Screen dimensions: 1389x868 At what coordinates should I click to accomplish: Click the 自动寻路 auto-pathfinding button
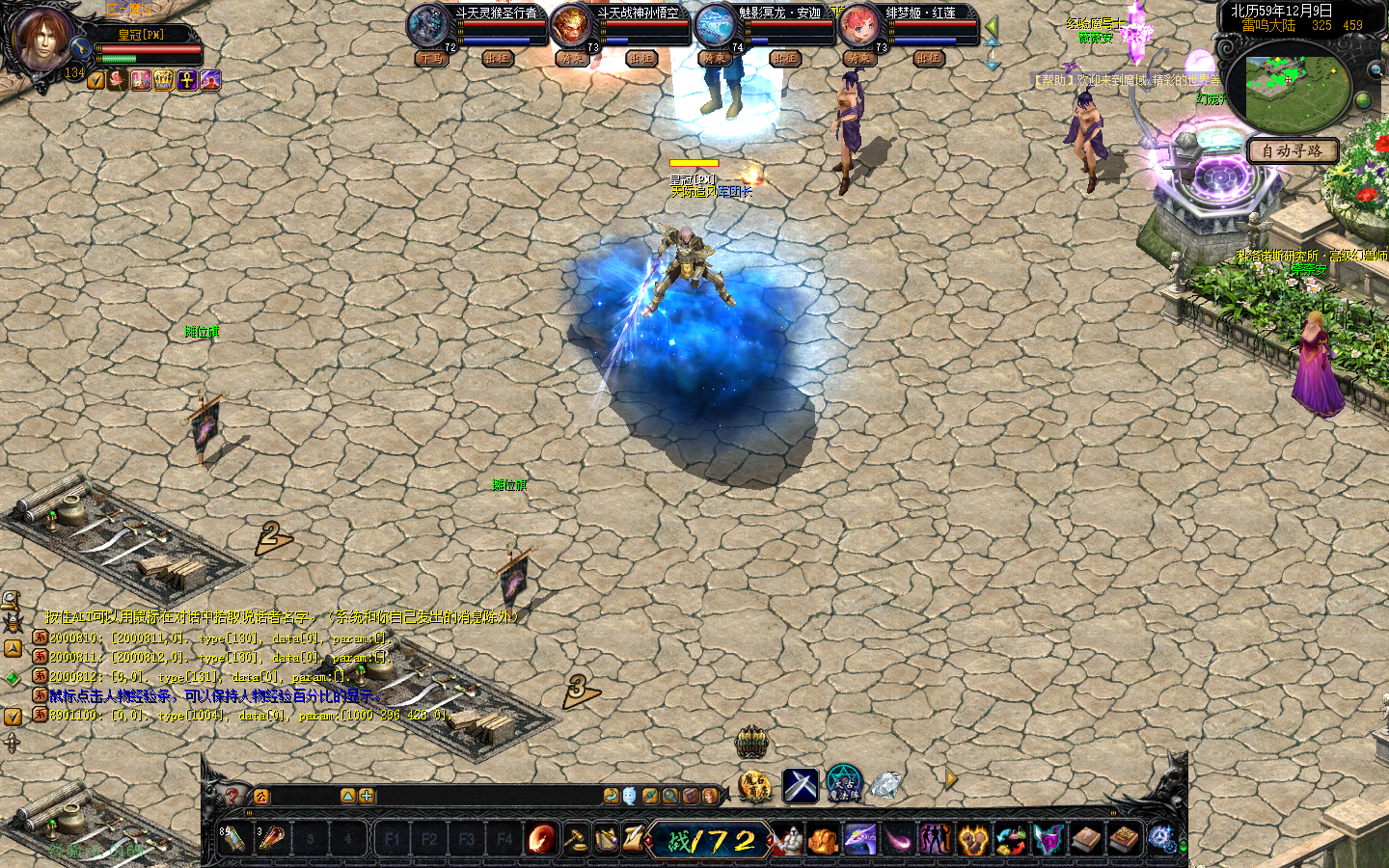pyautogui.click(x=1292, y=150)
